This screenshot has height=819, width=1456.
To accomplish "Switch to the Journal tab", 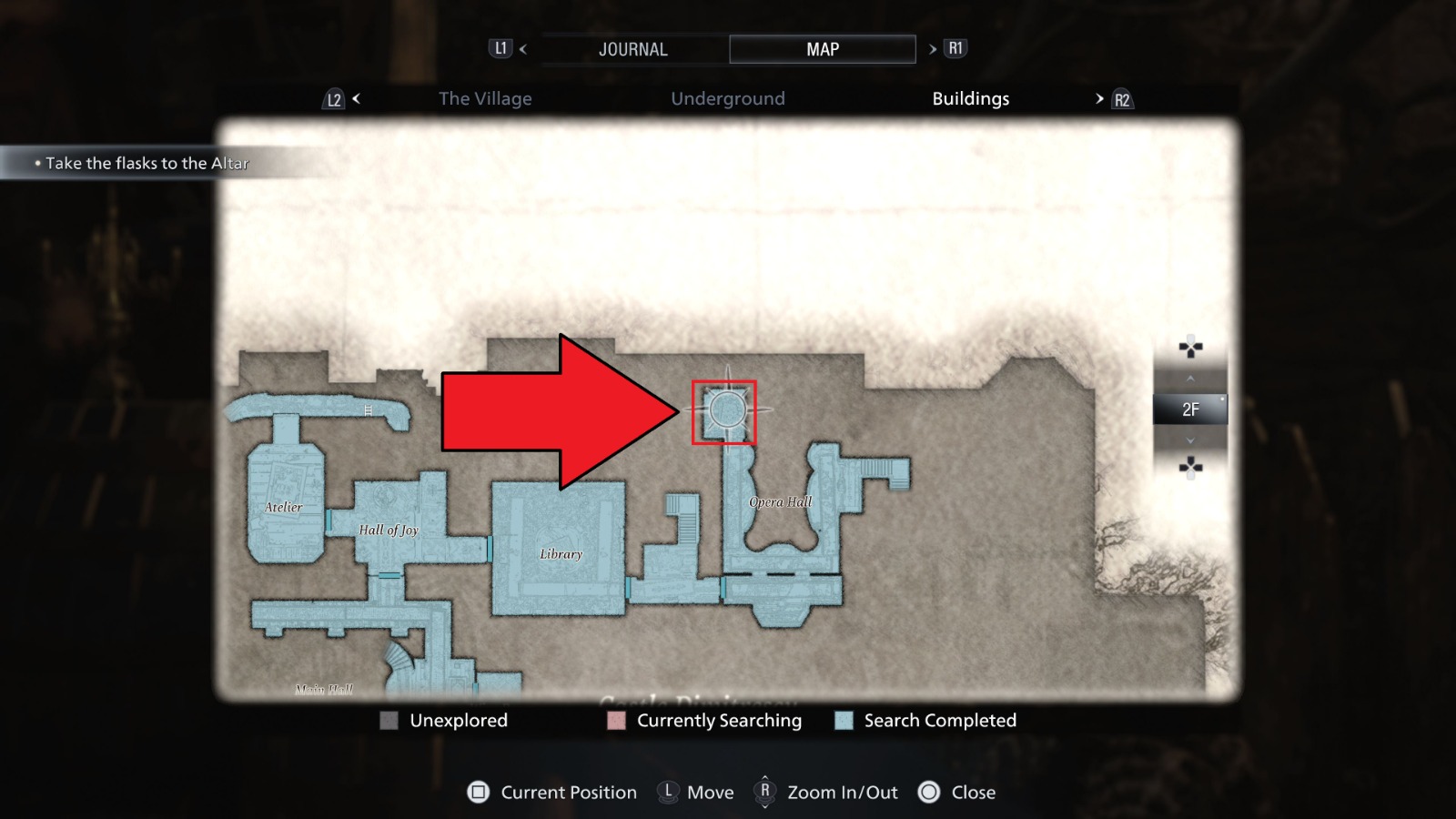I will [x=633, y=48].
